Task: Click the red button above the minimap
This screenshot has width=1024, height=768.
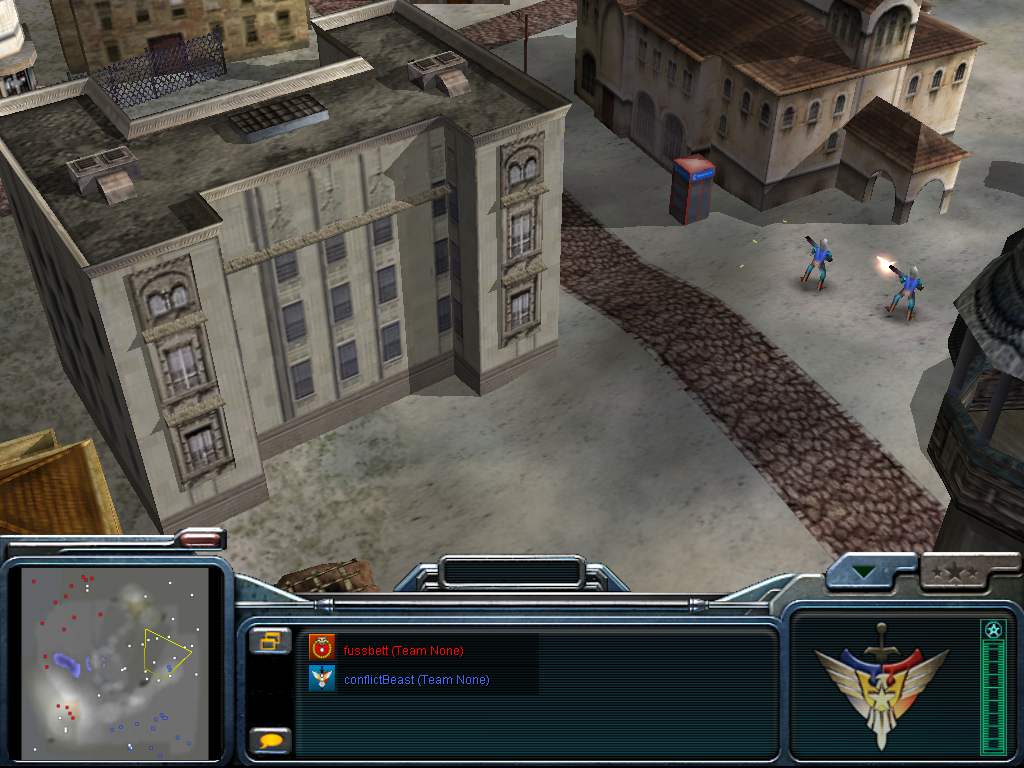Action: [x=201, y=540]
